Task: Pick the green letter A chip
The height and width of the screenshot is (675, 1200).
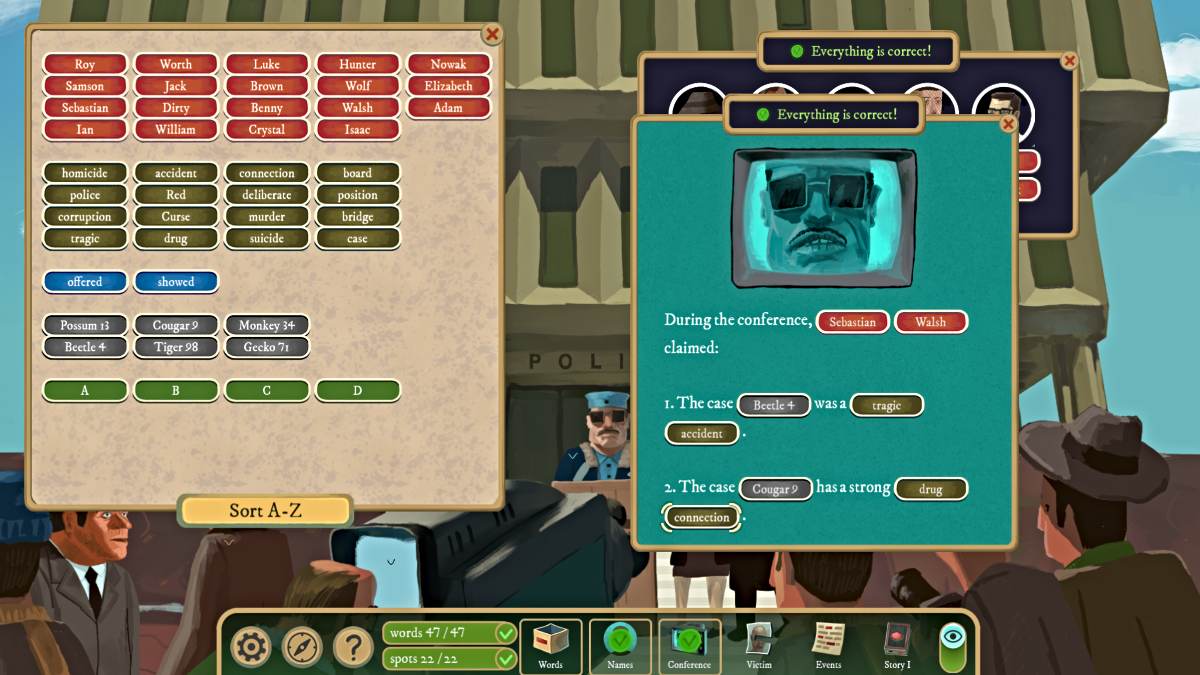Action: (85, 390)
